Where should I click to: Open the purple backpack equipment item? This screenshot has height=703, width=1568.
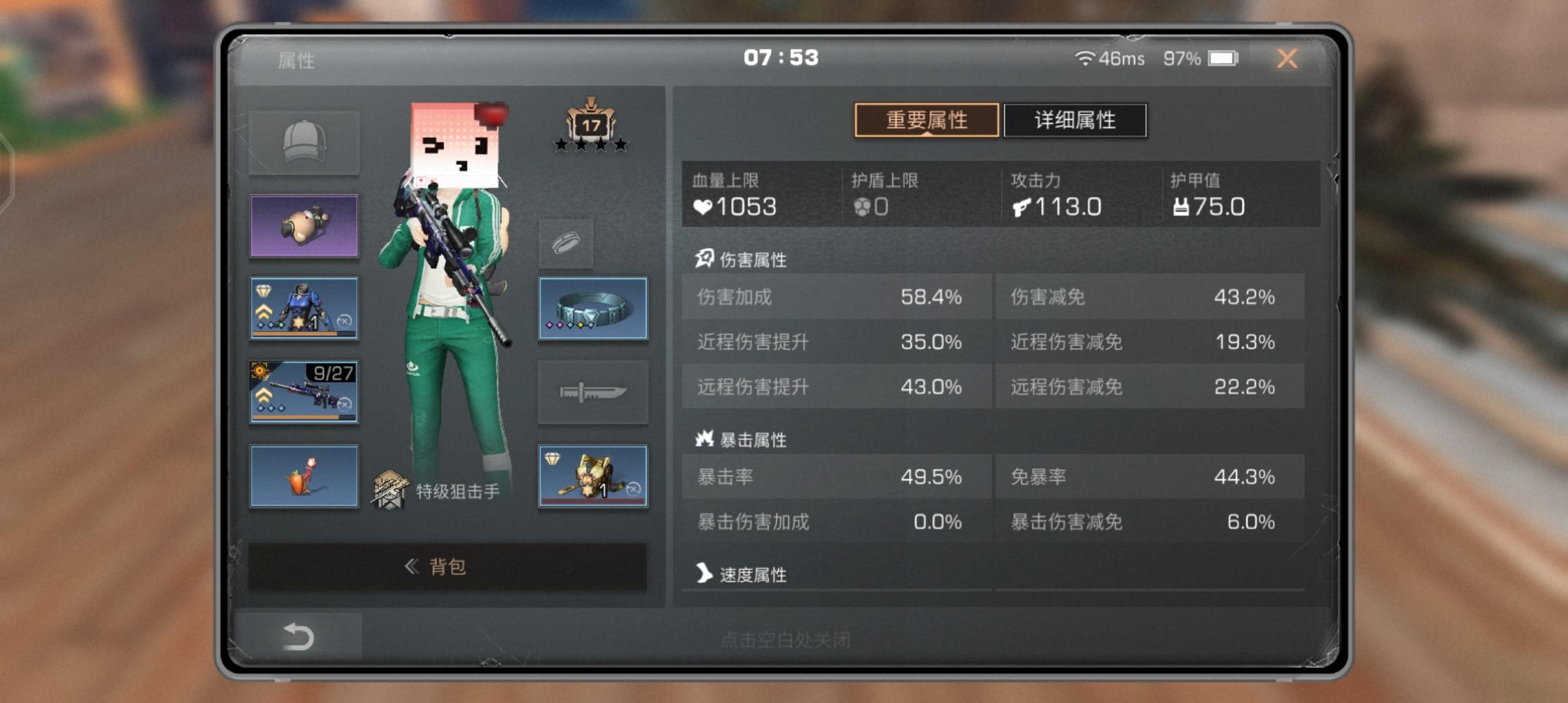(x=303, y=226)
